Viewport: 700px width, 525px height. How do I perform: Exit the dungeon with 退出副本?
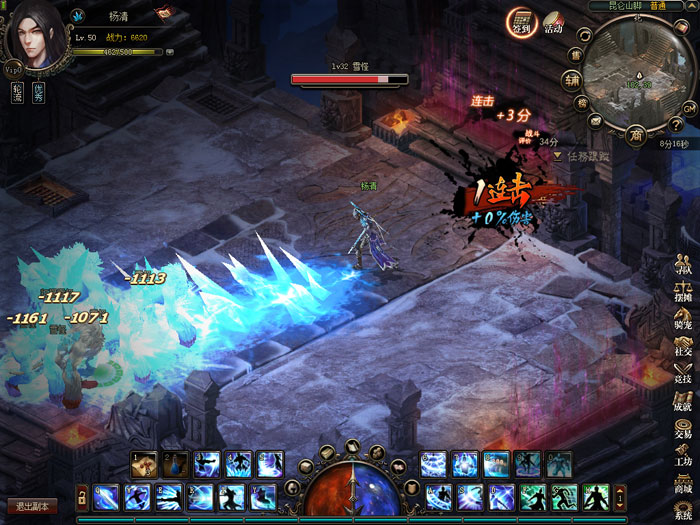30,506
